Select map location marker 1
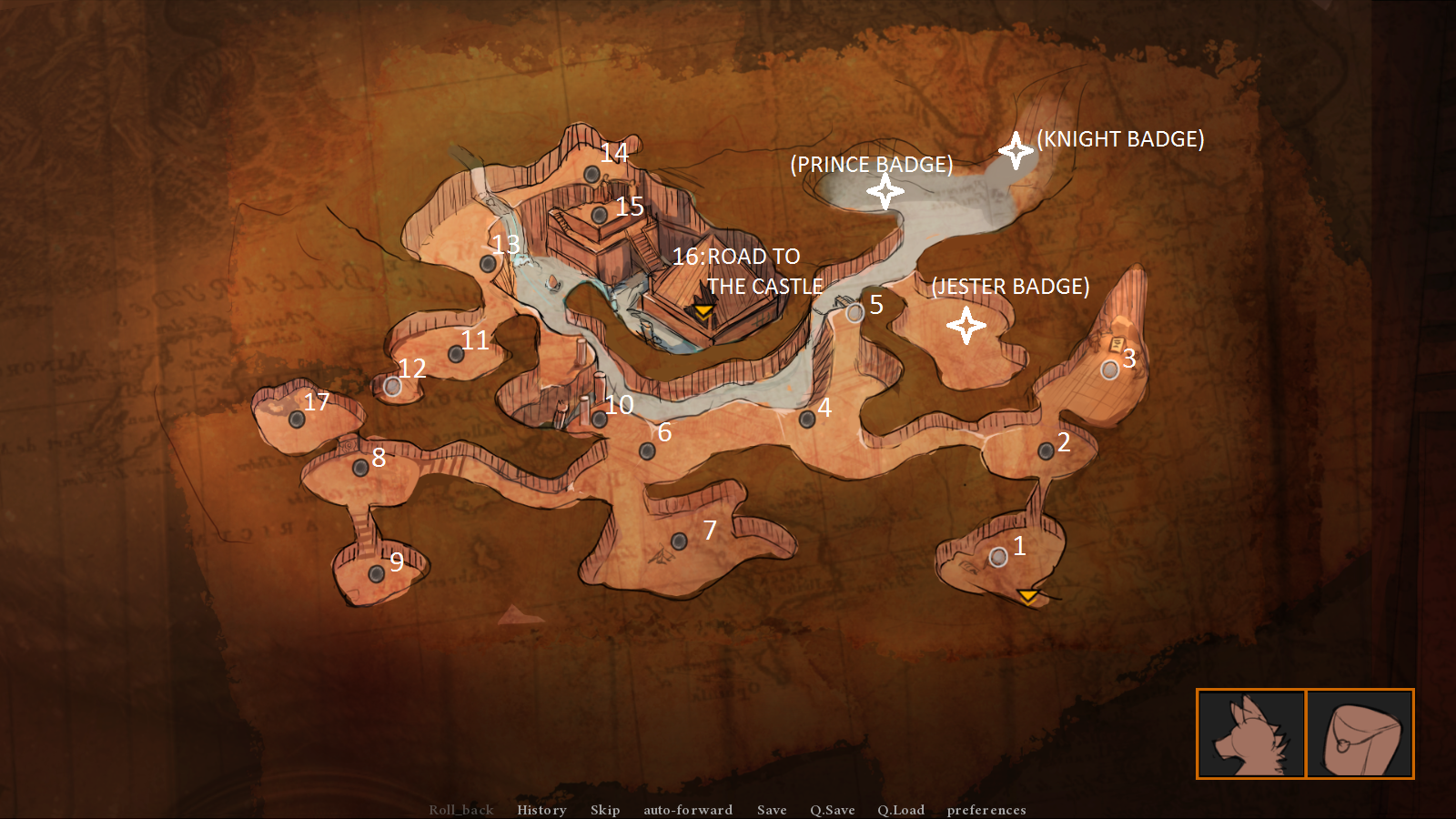The width and height of the screenshot is (1456, 819). (998, 557)
